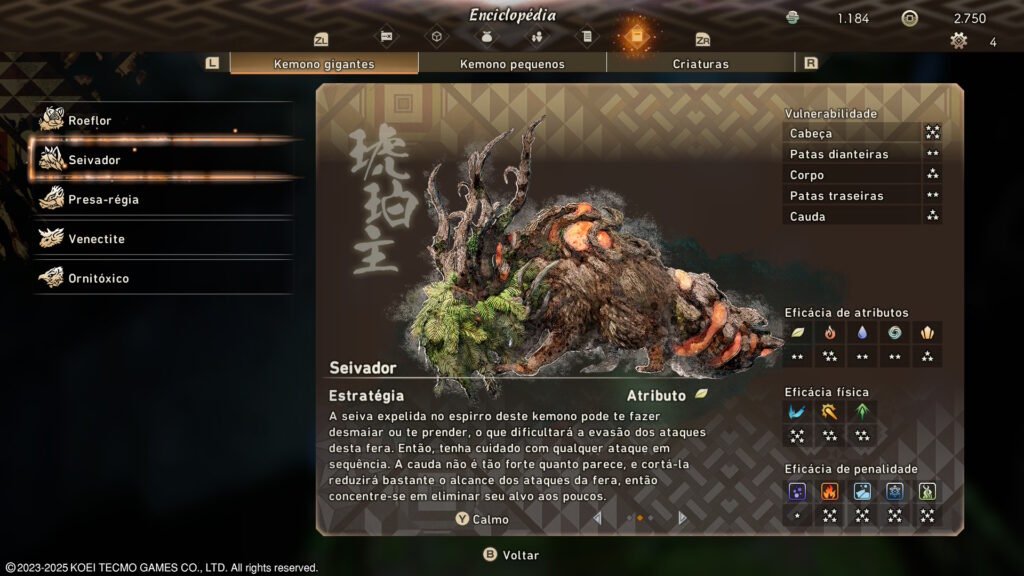The height and width of the screenshot is (576, 1024).
Task: Open the two-figures menu icon
Action: click(x=537, y=38)
